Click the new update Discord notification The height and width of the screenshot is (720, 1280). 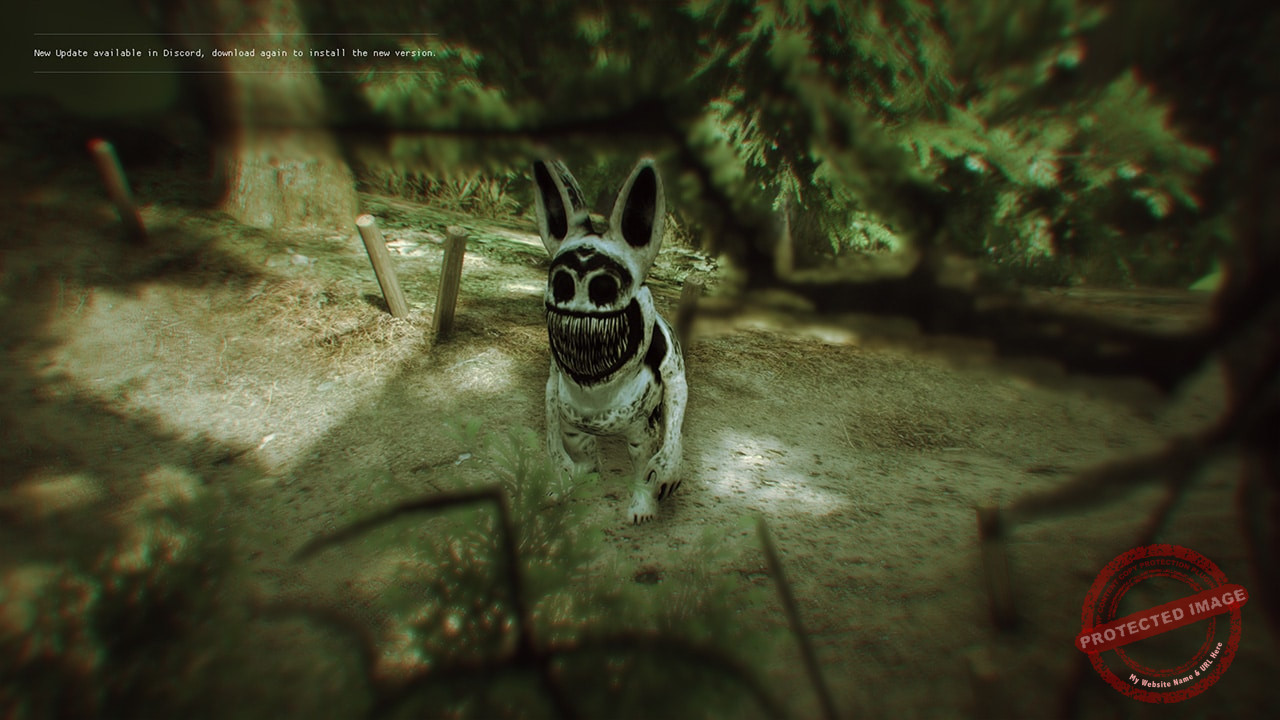(235, 53)
